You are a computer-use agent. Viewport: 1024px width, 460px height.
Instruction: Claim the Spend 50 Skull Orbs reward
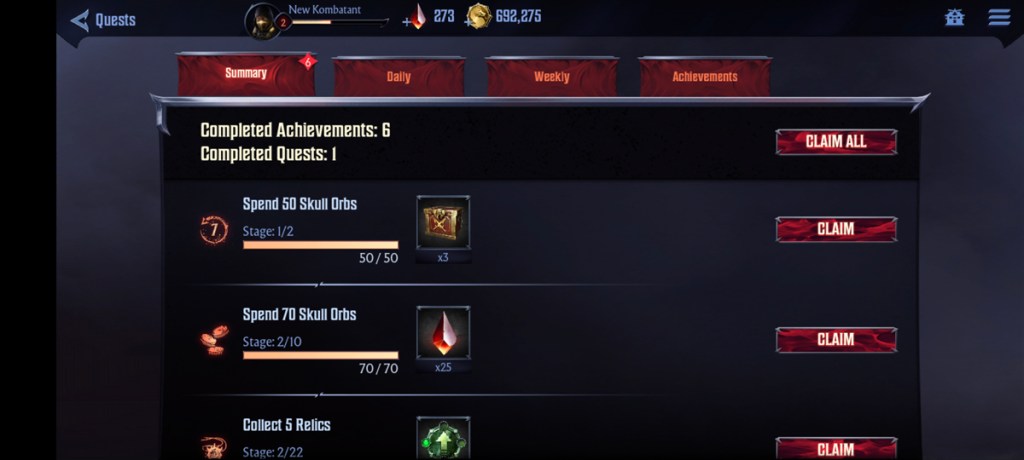pyautogui.click(x=836, y=229)
